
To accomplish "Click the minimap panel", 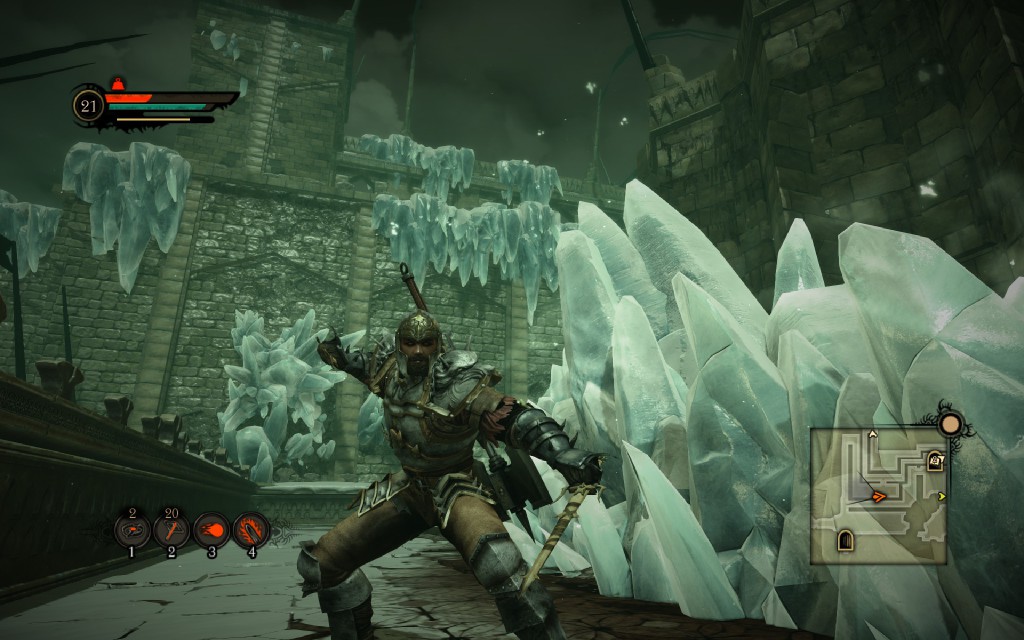I will tap(878, 496).
